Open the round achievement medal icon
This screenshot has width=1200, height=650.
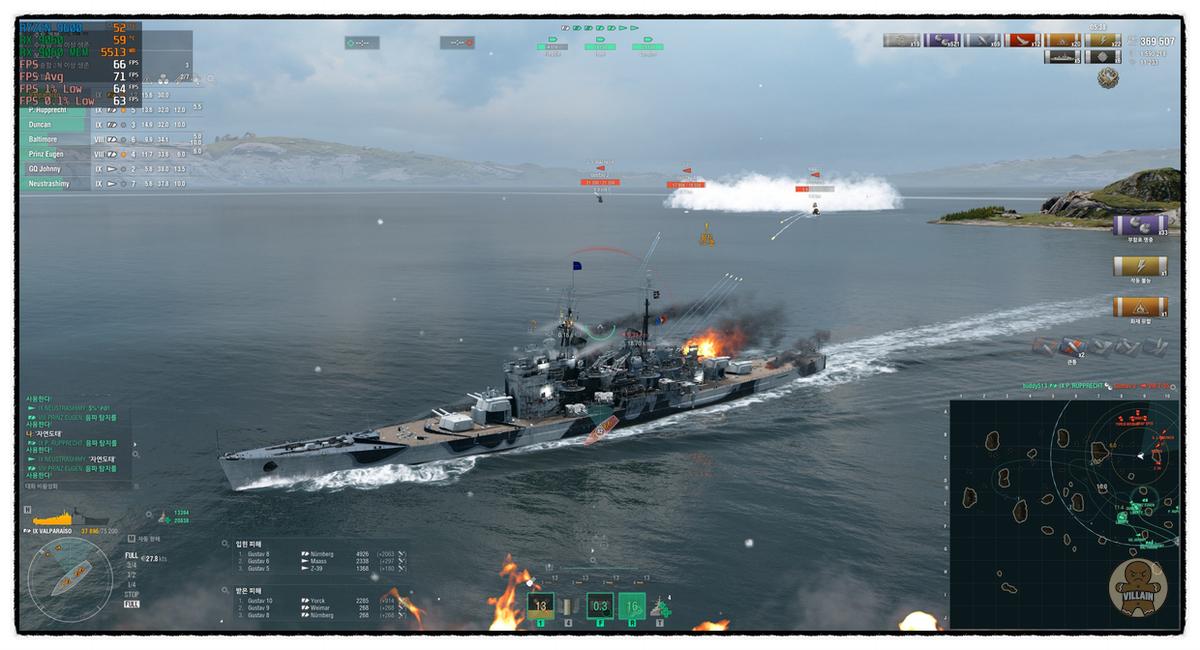click(x=1107, y=77)
